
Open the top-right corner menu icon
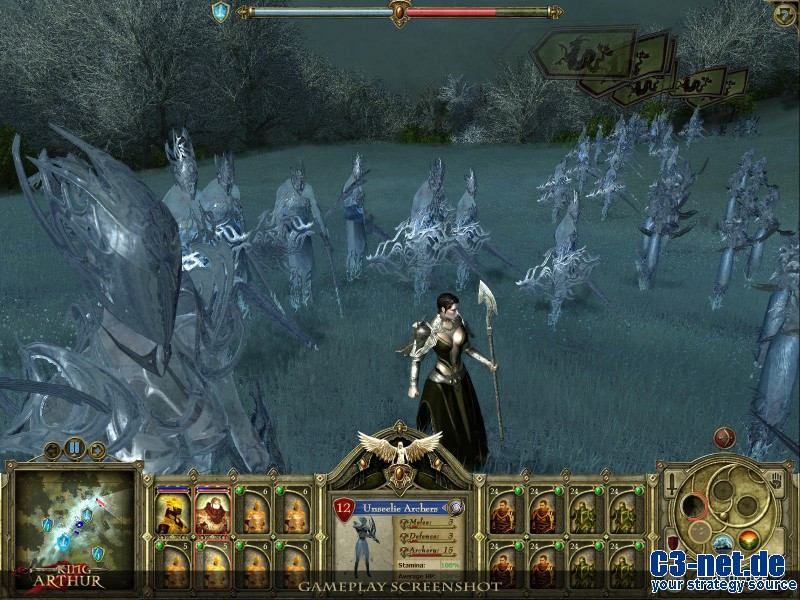pos(785,12)
